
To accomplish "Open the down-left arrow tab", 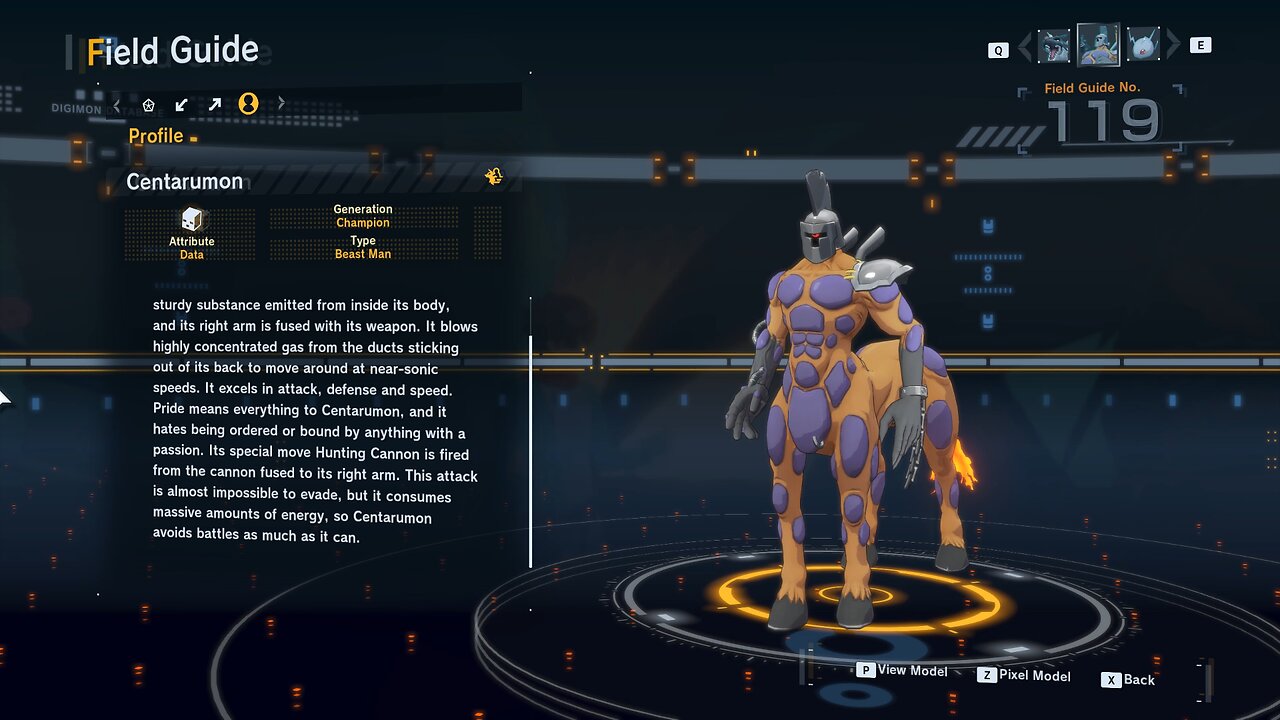I will click(181, 104).
